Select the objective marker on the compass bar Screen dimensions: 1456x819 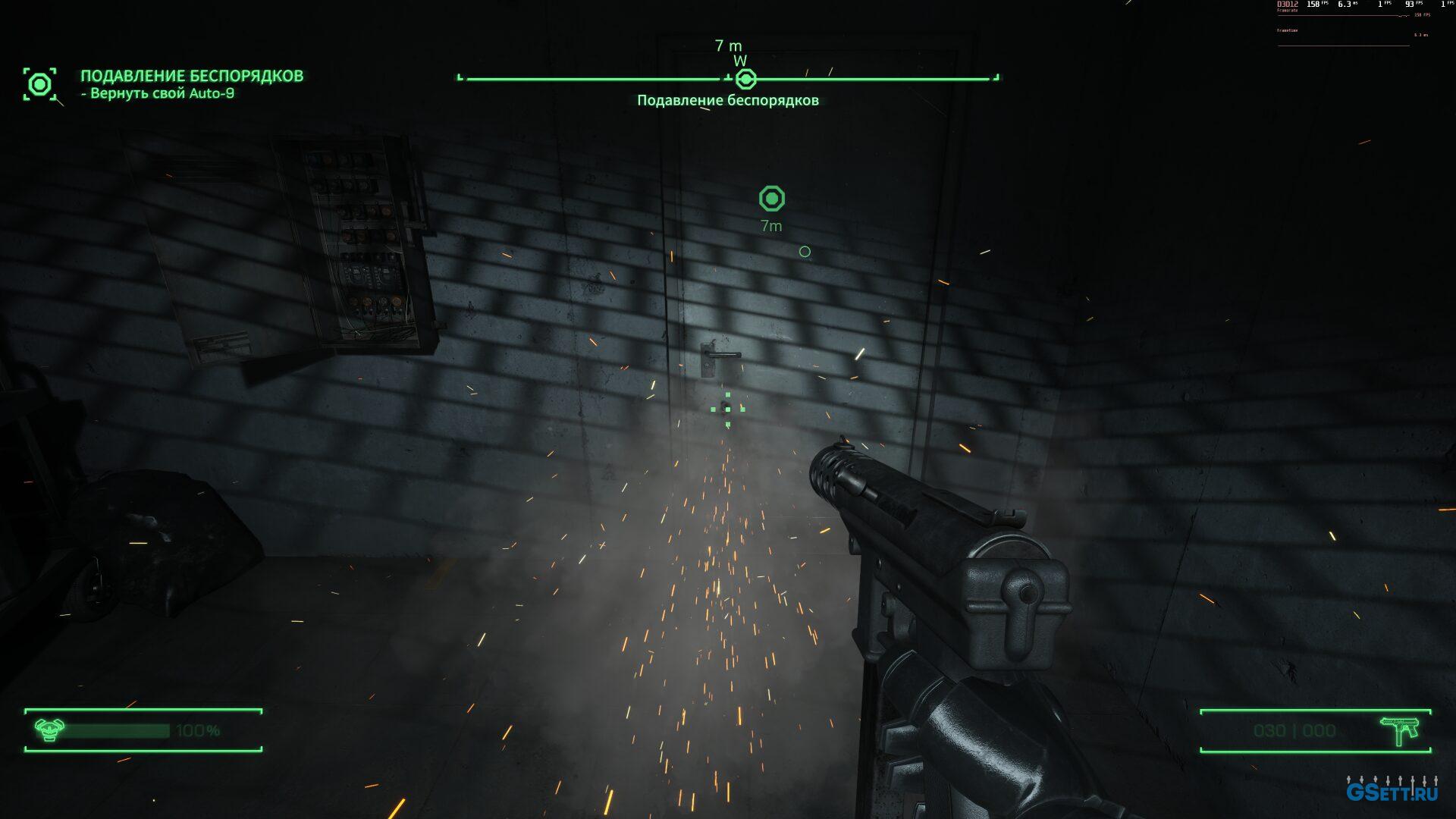(x=746, y=78)
